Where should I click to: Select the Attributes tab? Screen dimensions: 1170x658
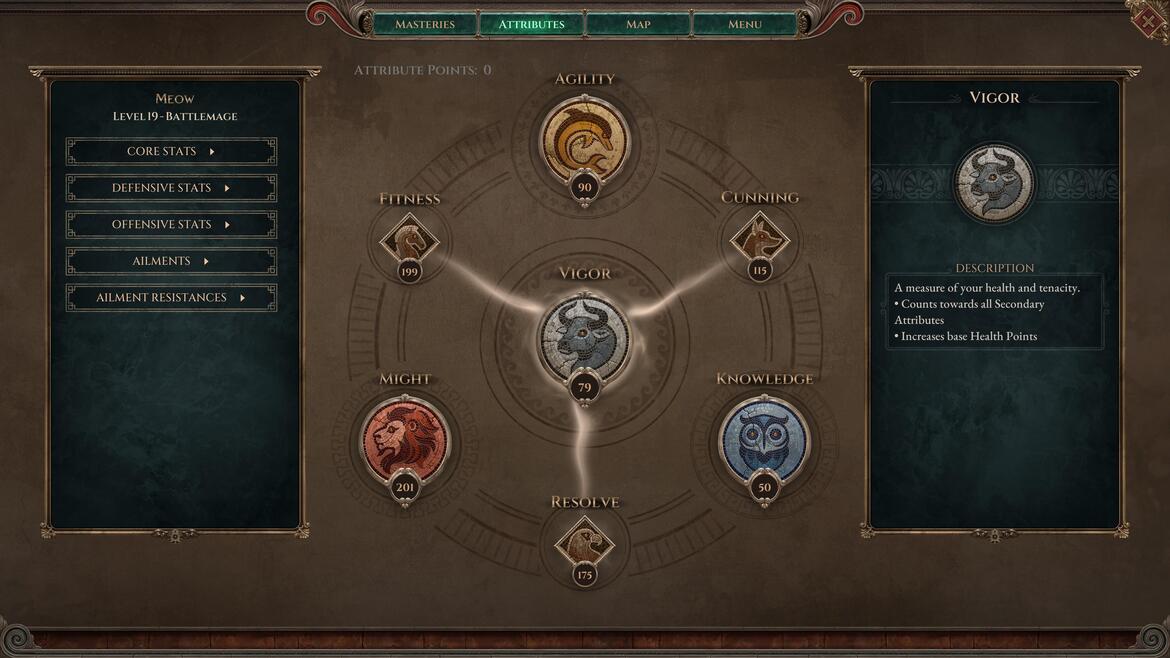pos(531,24)
